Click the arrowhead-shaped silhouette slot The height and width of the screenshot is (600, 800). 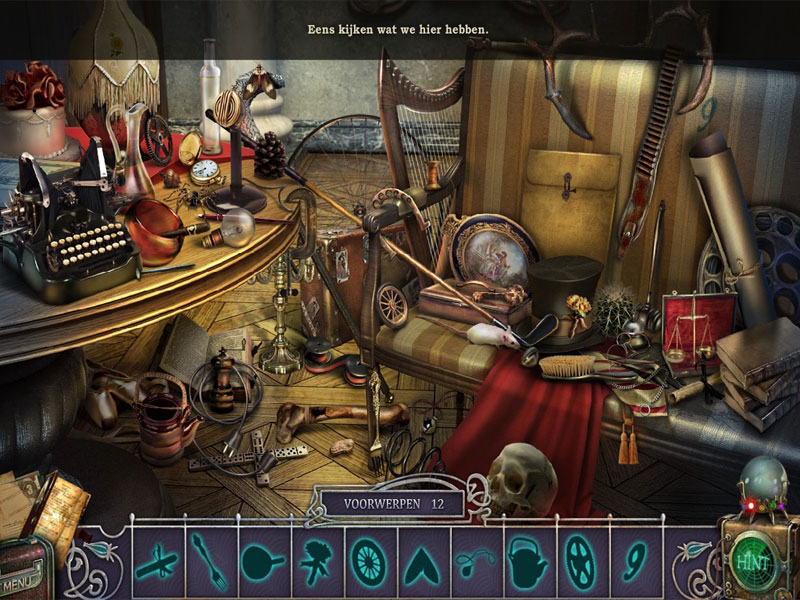[x=422, y=561]
